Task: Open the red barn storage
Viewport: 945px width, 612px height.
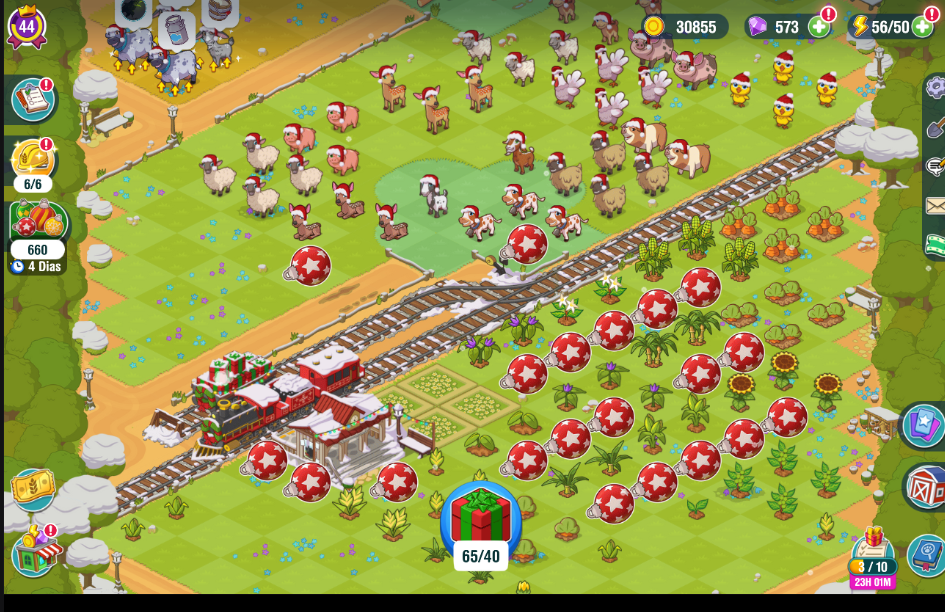Action: tap(926, 487)
